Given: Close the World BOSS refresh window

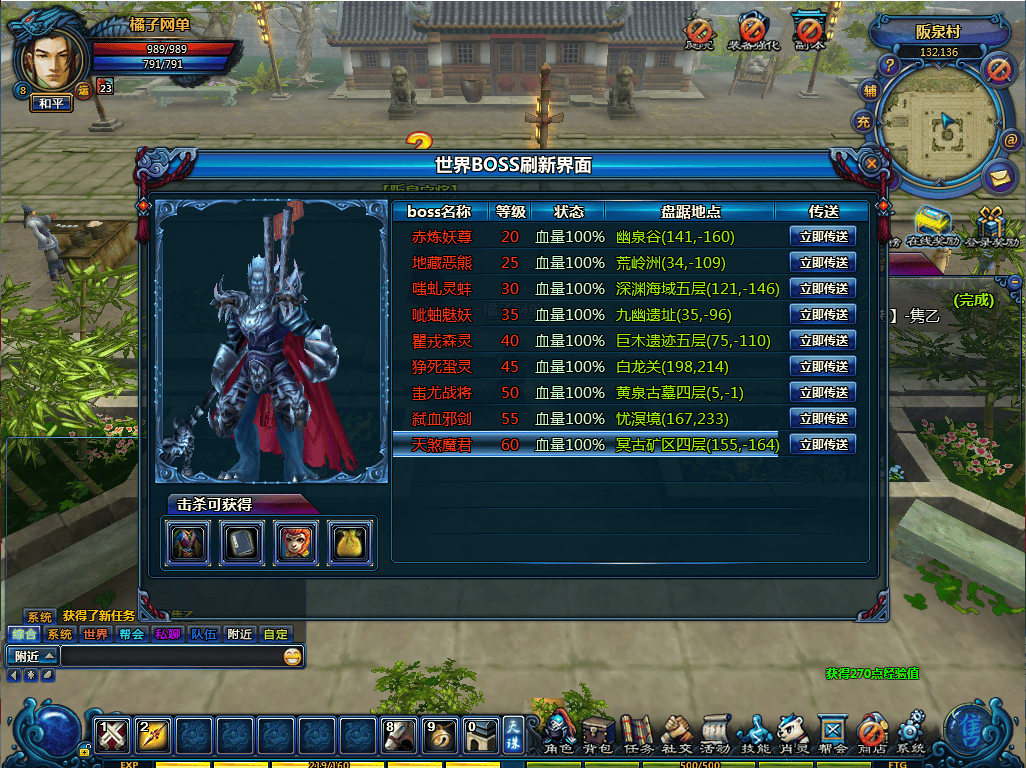Looking at the screenshot, I should click(x=872, y=162).
